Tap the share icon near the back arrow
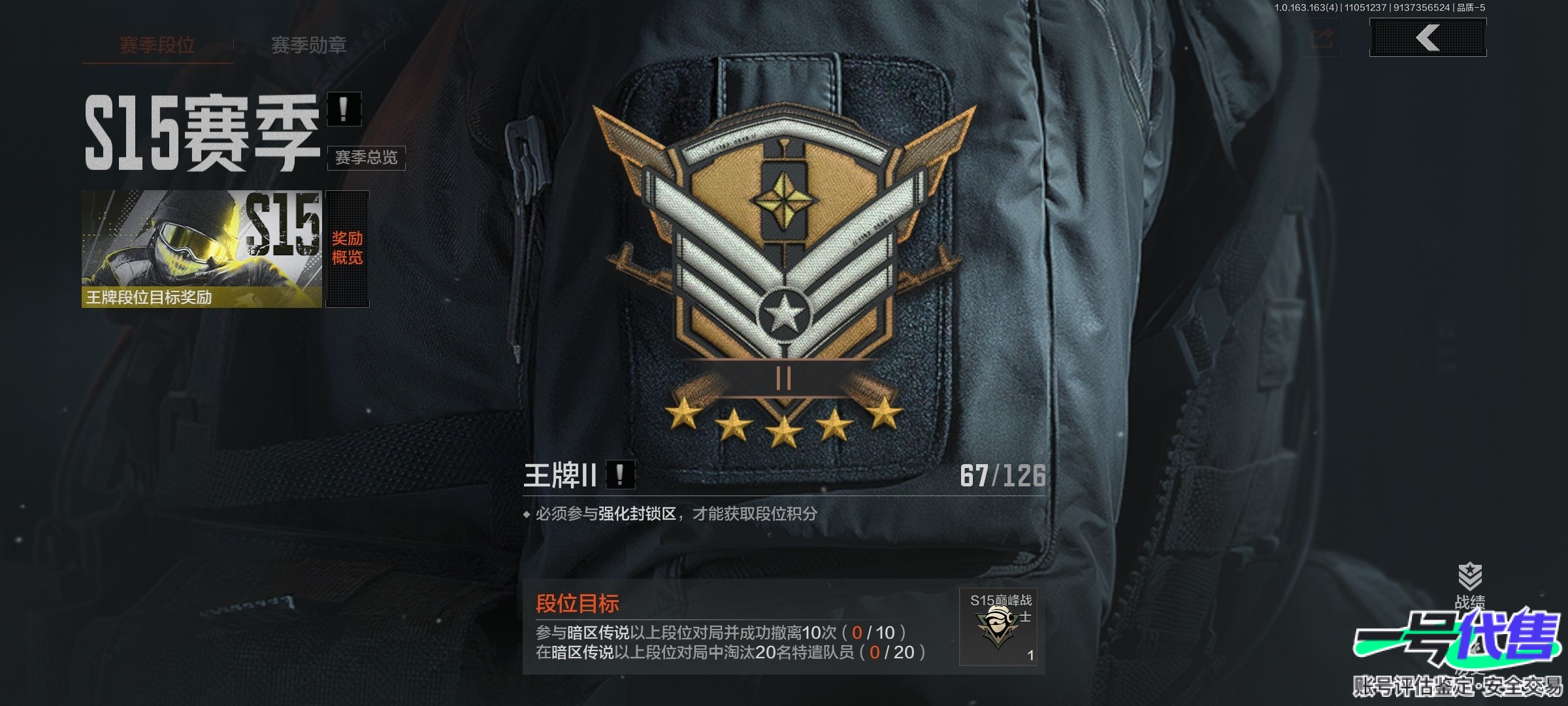The image size is (1568, 706). coord(1322,38)
